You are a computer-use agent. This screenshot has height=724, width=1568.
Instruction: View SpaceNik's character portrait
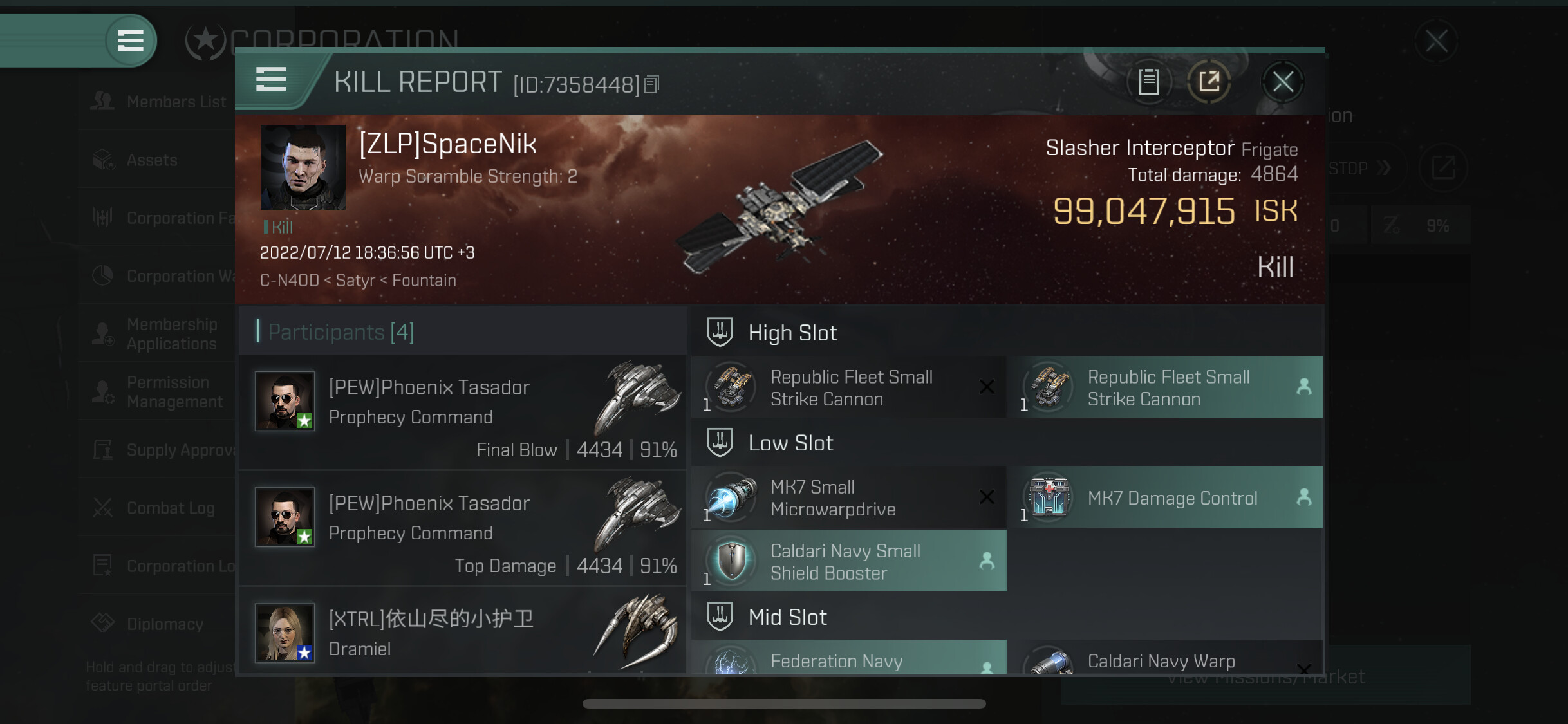303,167
